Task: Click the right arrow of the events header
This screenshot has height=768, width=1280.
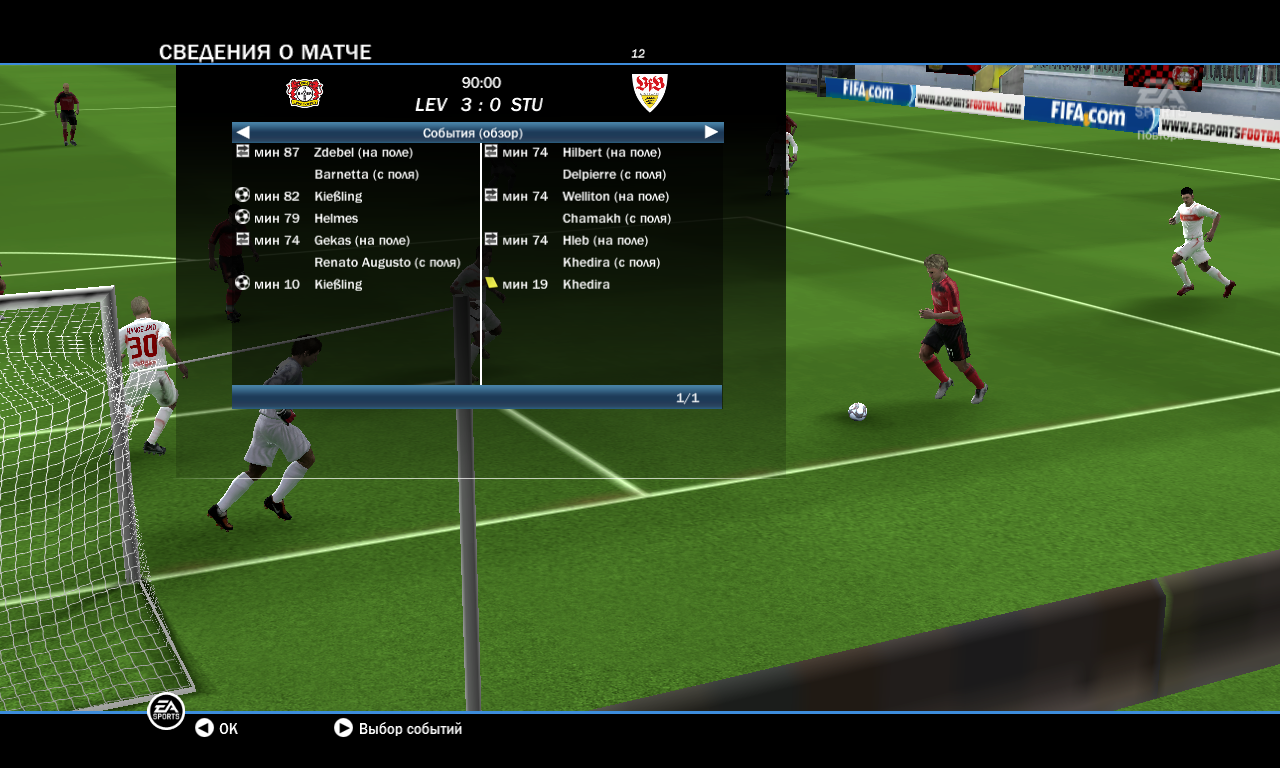Action: (x=711, y=132)
